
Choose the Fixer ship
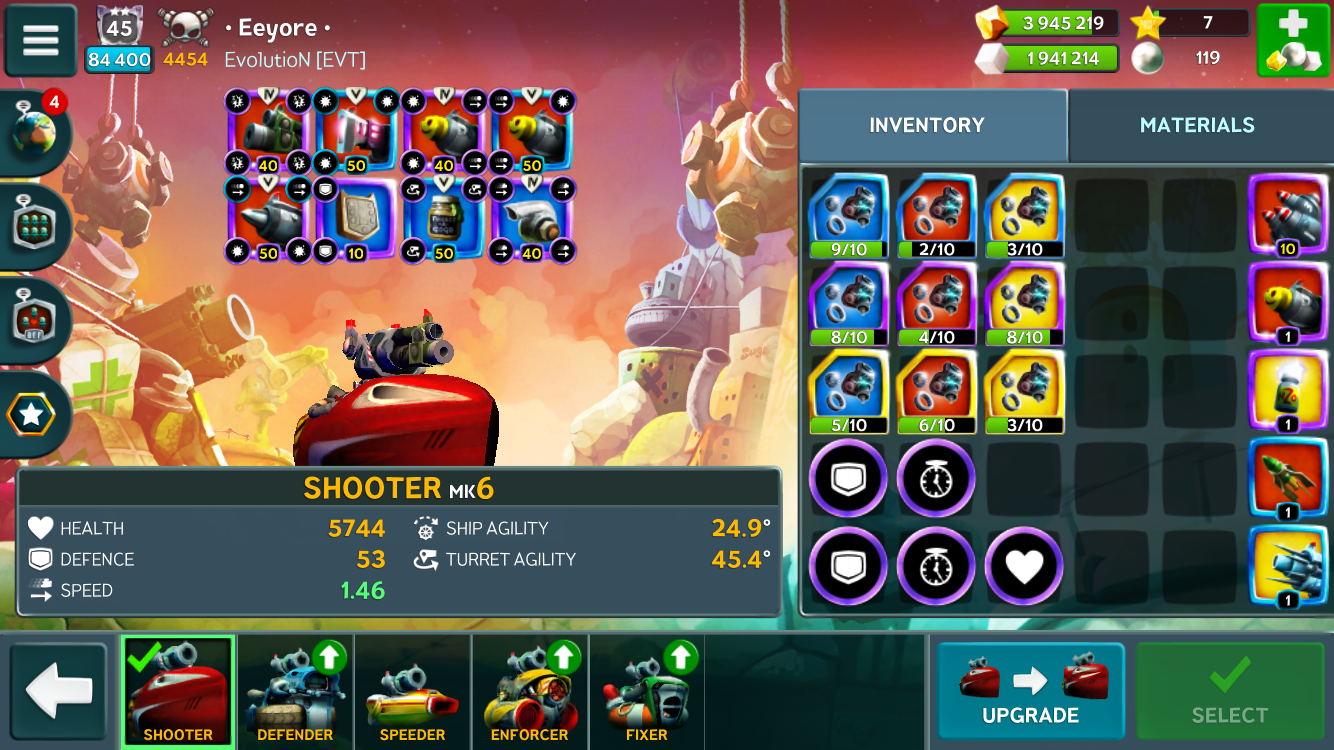[646, 691]
